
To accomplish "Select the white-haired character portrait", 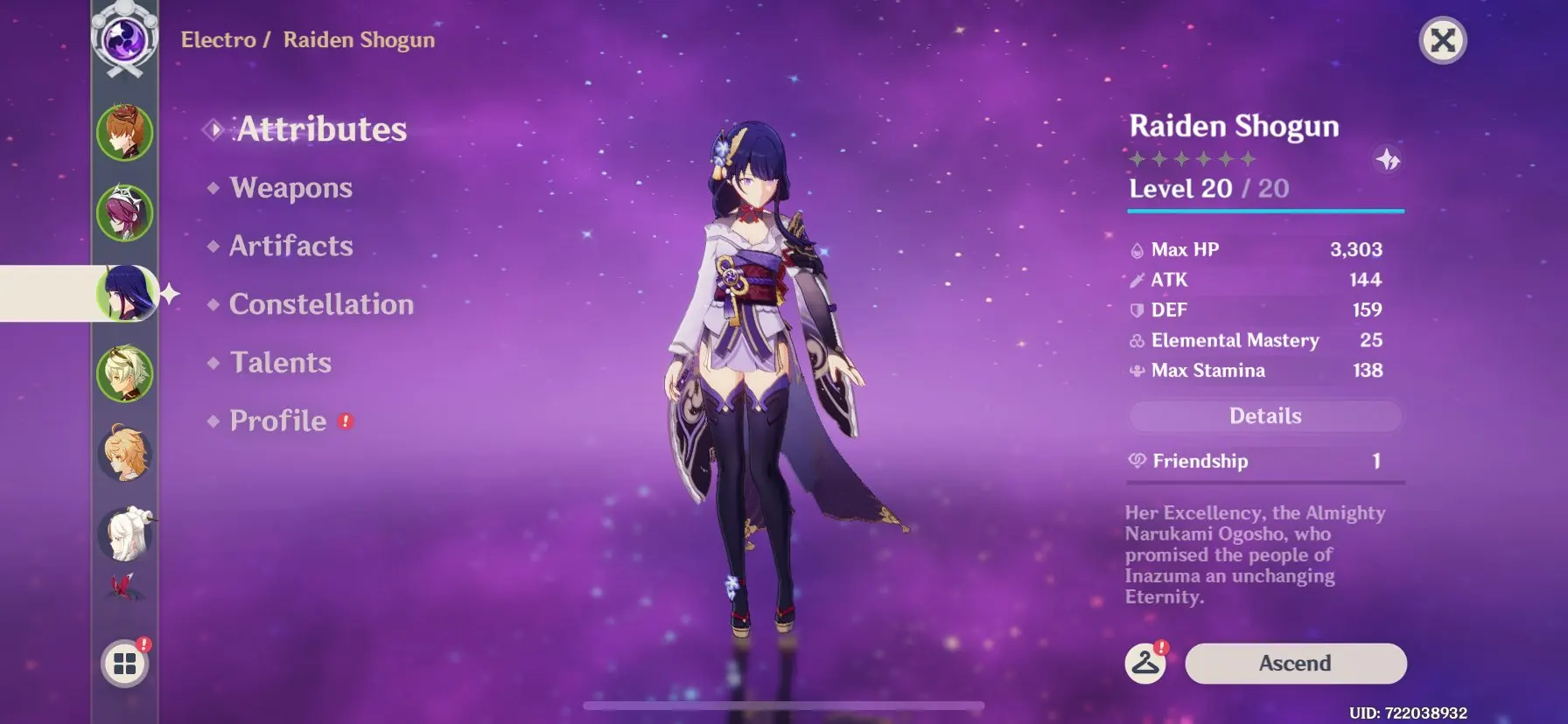I will tap(125, 533).
